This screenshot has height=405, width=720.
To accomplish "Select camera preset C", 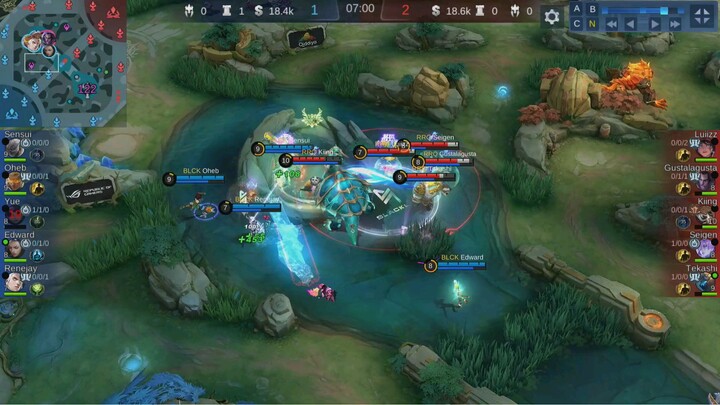I will click(578, 24).
